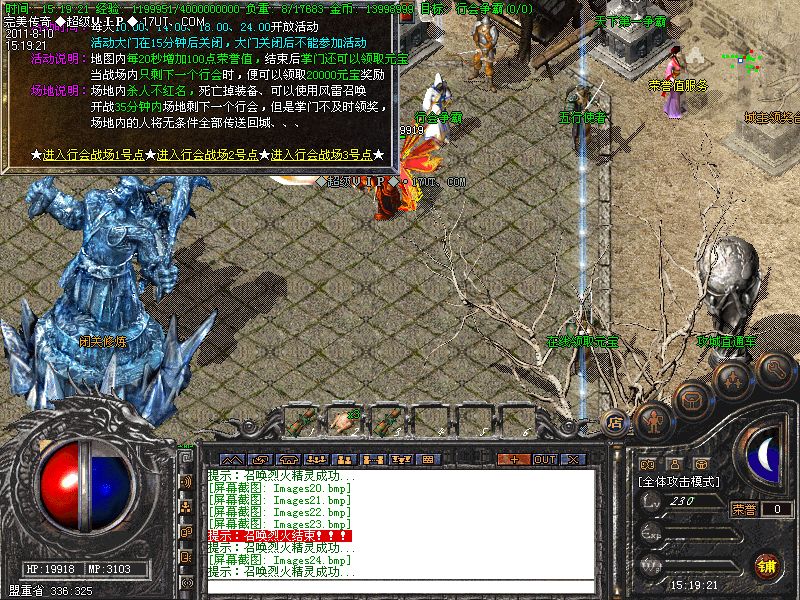Click the plus button above chat
800x600 pixels.
point(514,459)
